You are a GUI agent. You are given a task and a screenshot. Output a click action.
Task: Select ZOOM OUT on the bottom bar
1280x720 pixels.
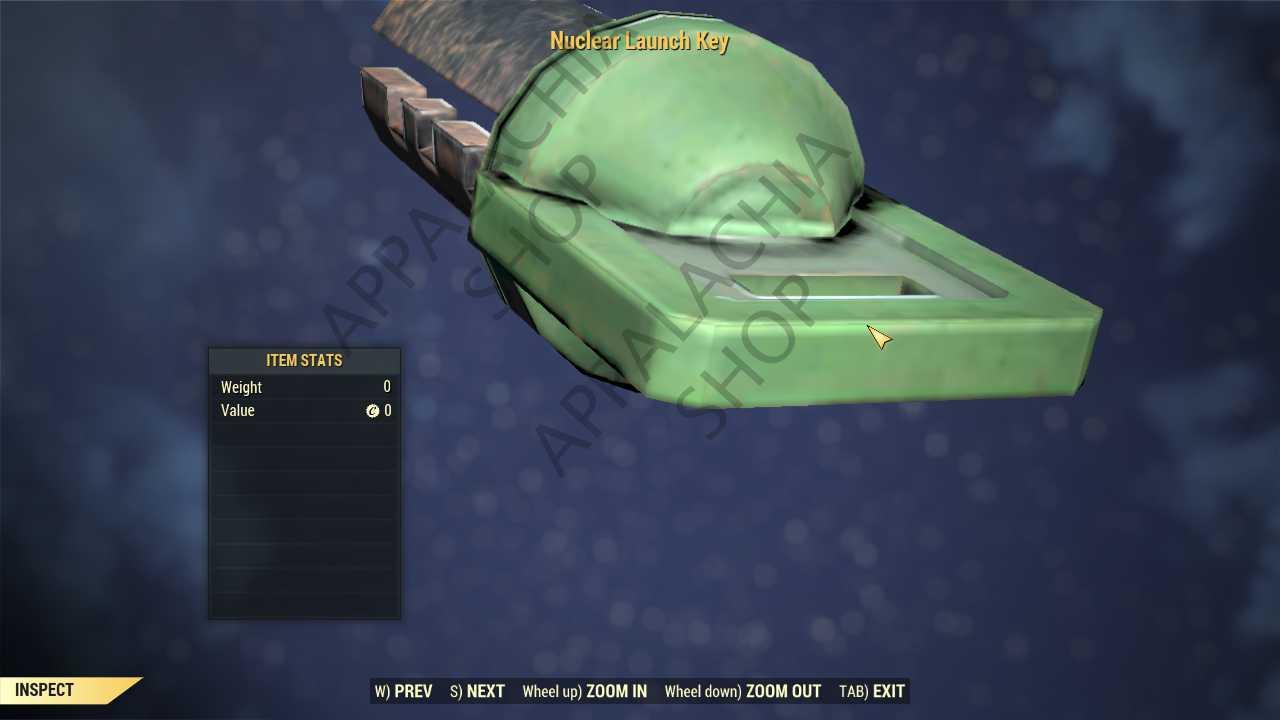743,691
